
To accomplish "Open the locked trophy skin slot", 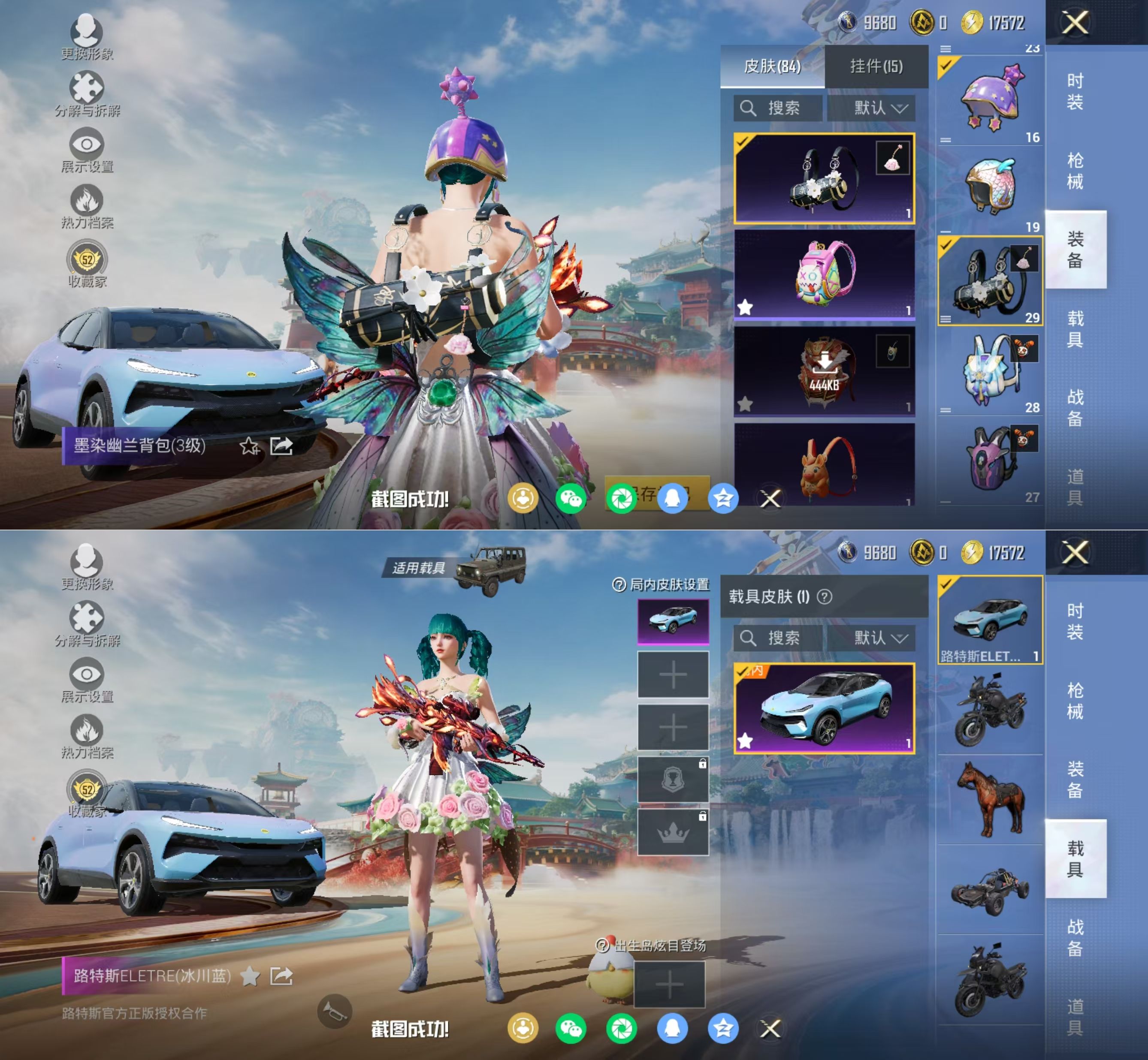I will point(672,780).
